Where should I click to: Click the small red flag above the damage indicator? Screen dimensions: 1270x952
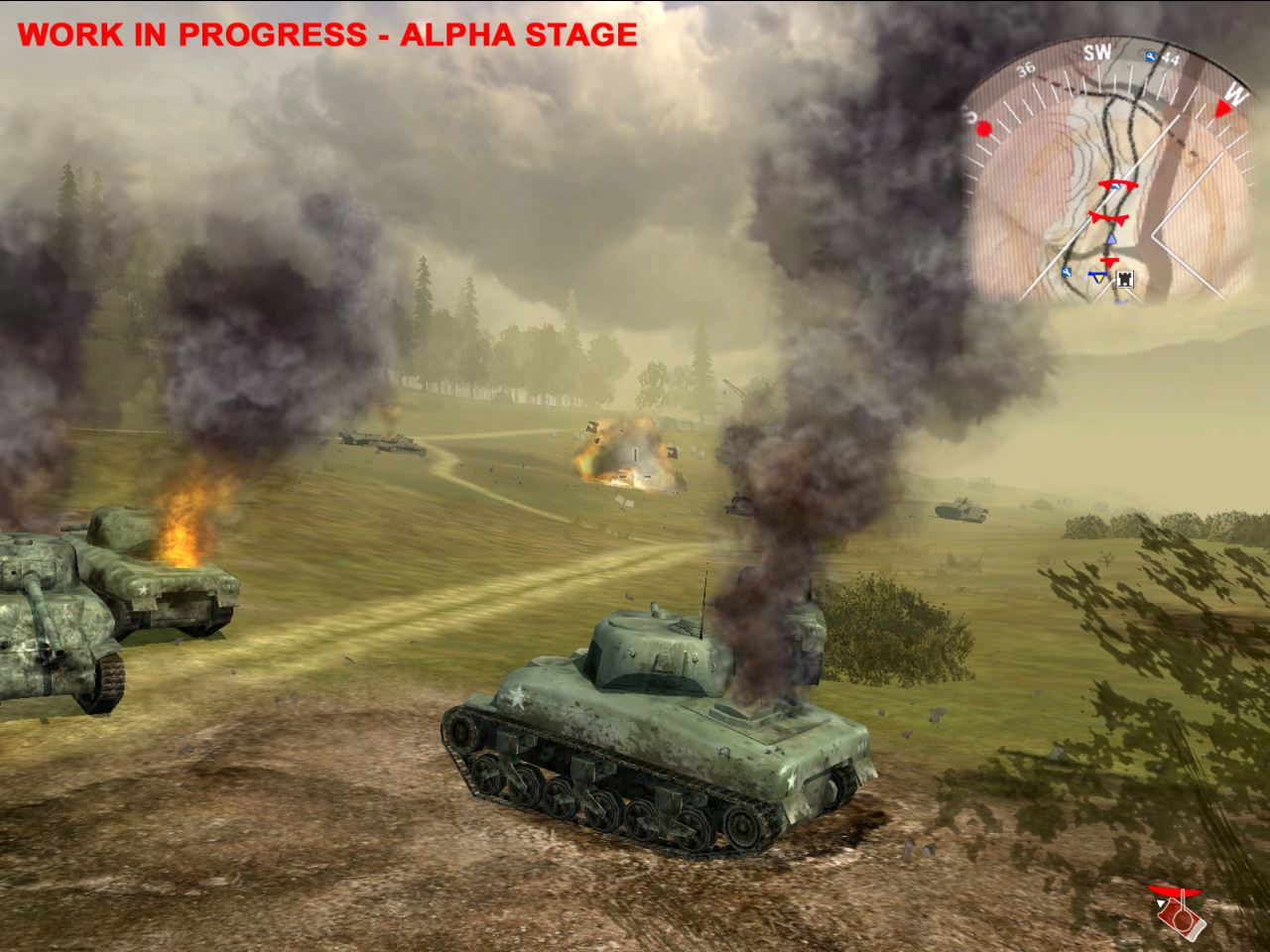click(x=1174, y=891)
